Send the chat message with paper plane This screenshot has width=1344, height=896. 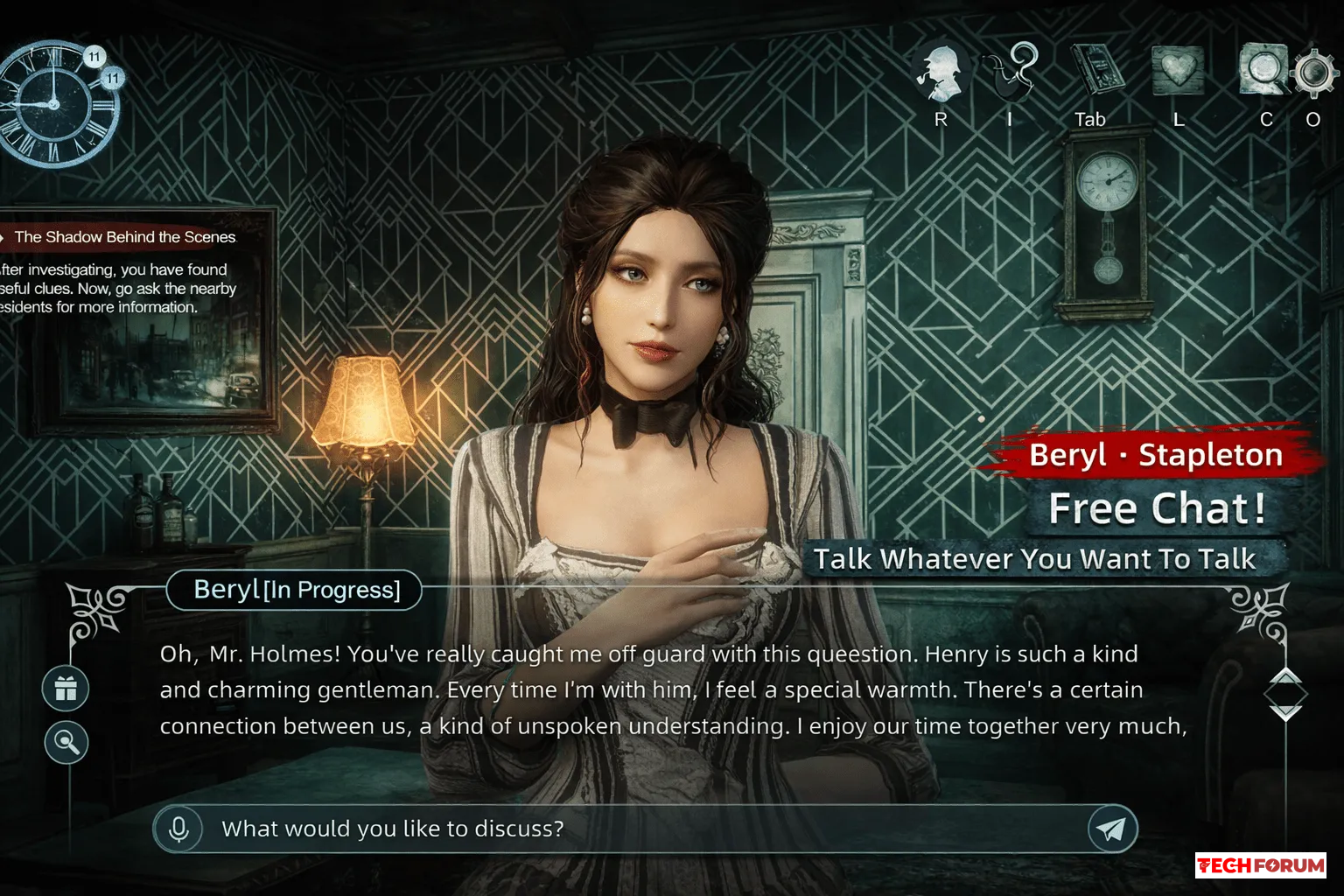[x=1112, y=829]
